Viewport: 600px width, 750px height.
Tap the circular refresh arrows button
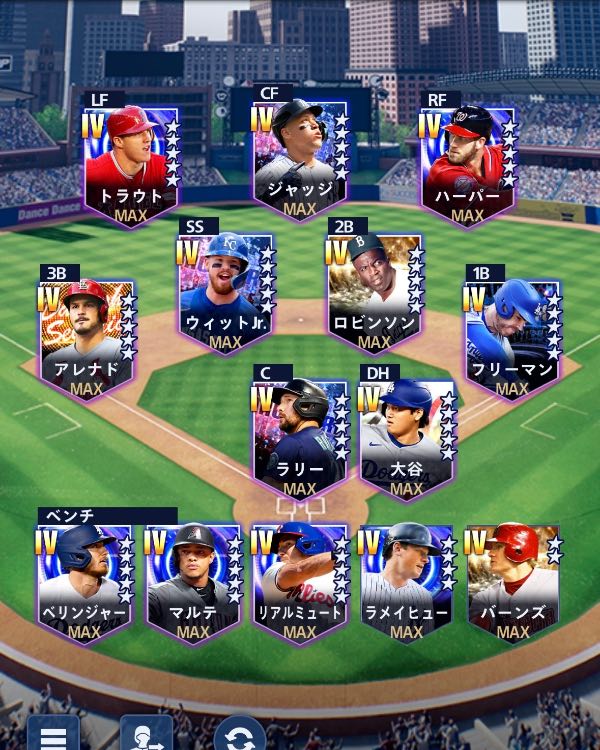239,735
